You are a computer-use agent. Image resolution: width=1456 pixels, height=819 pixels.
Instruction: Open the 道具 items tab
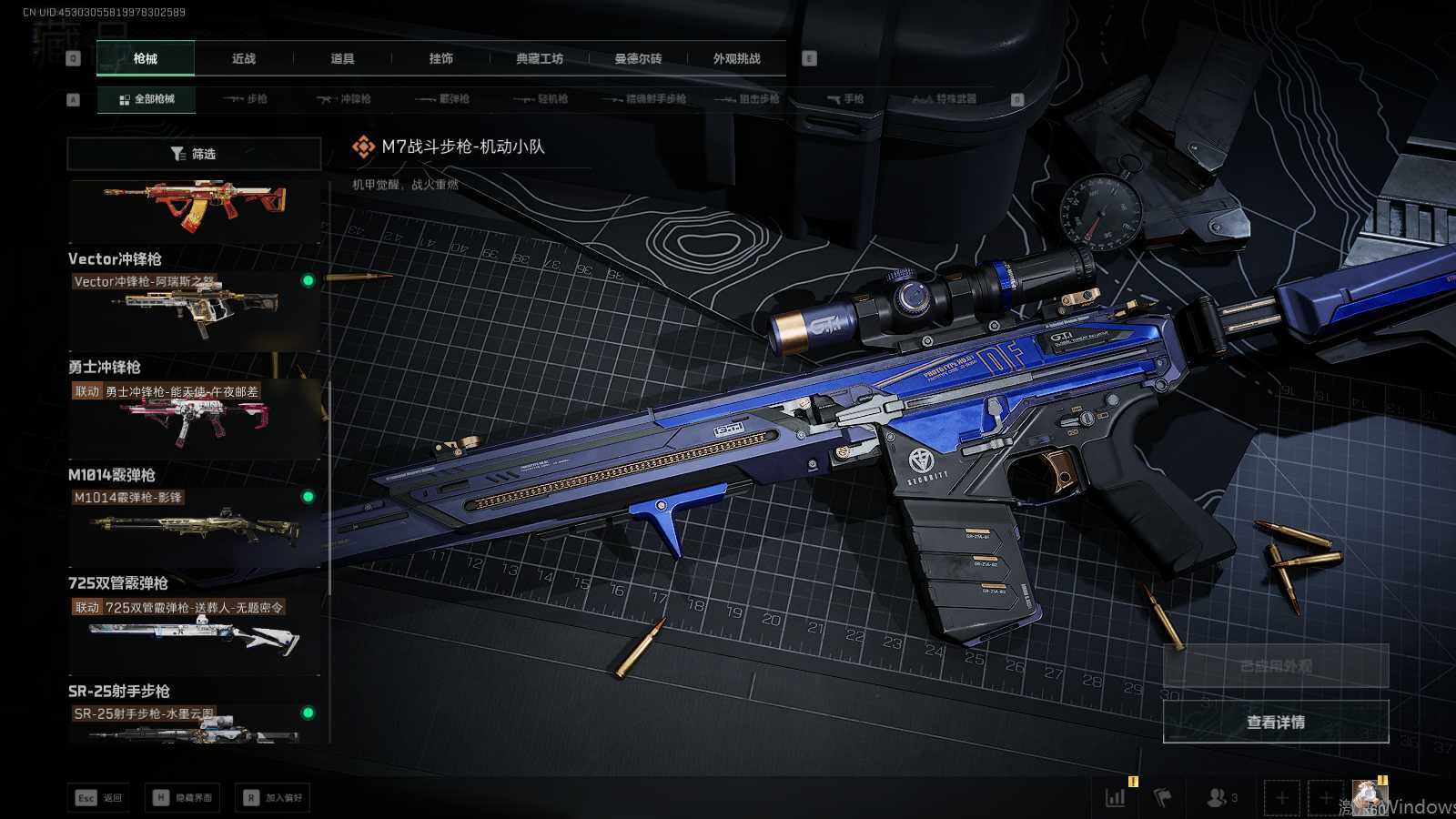click(342, 58)
